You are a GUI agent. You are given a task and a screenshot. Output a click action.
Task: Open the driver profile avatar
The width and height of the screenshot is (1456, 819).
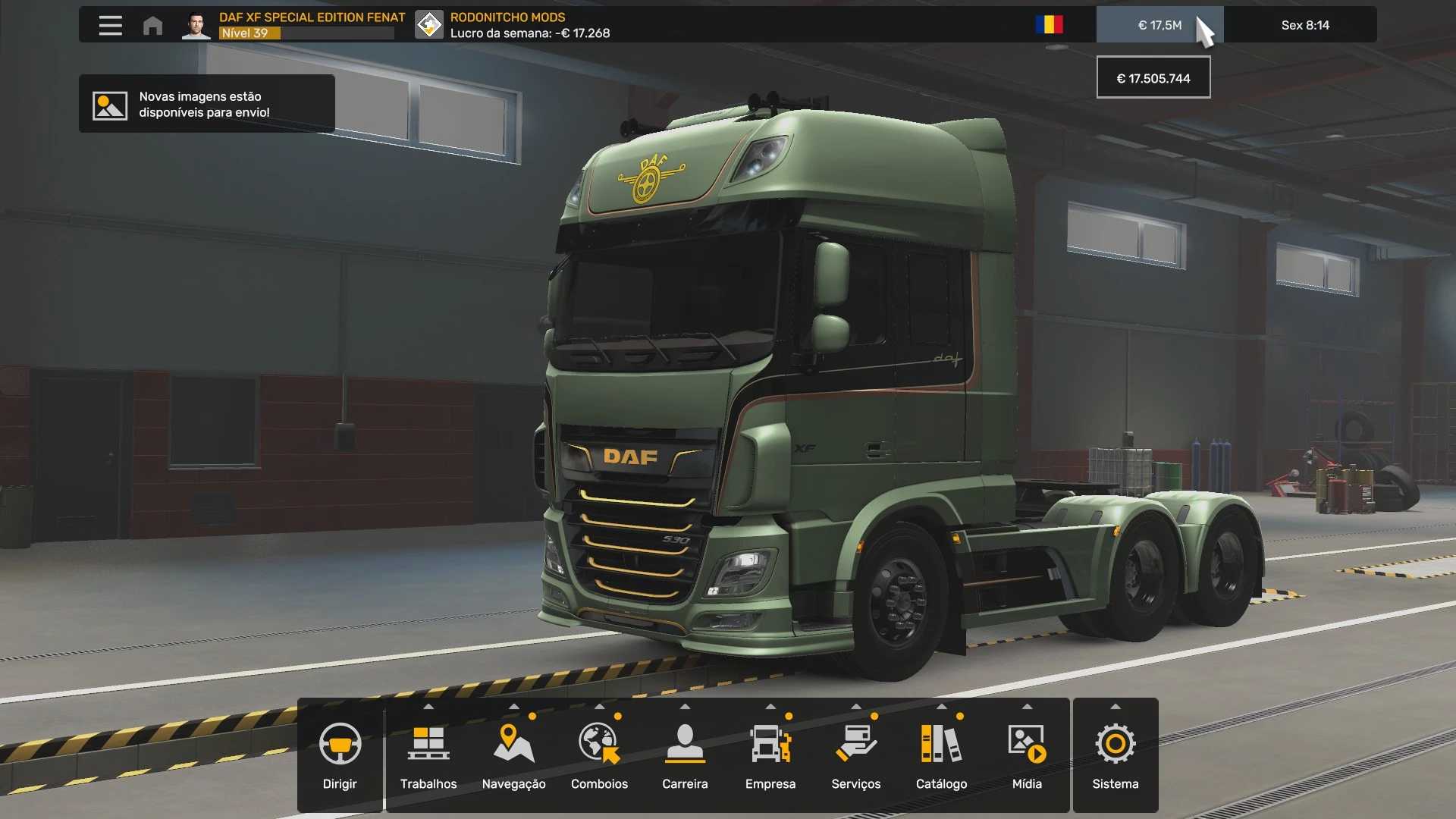196,26
